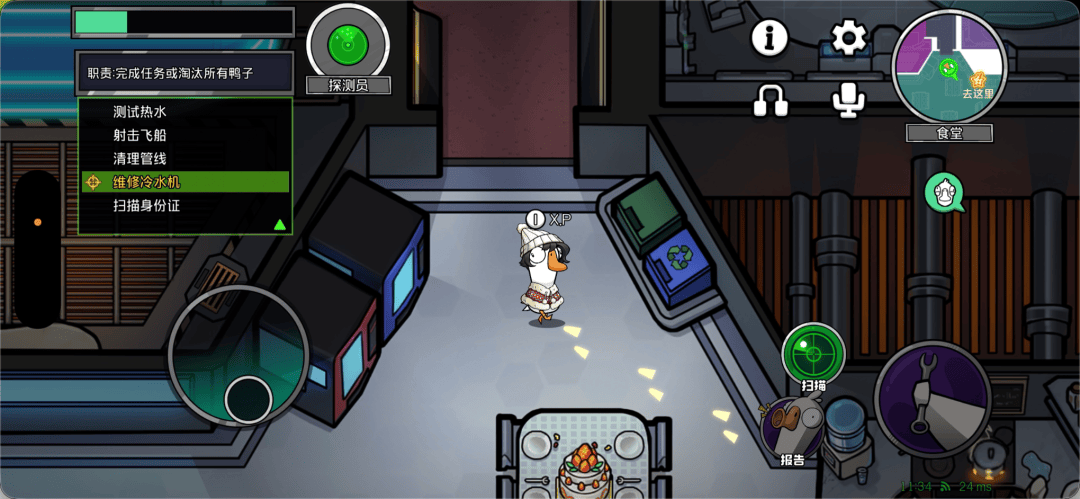The width and height of the screenshot is (1080, 499).
Task: Toggle the headphones audio icon
Action: pos(770,98)
